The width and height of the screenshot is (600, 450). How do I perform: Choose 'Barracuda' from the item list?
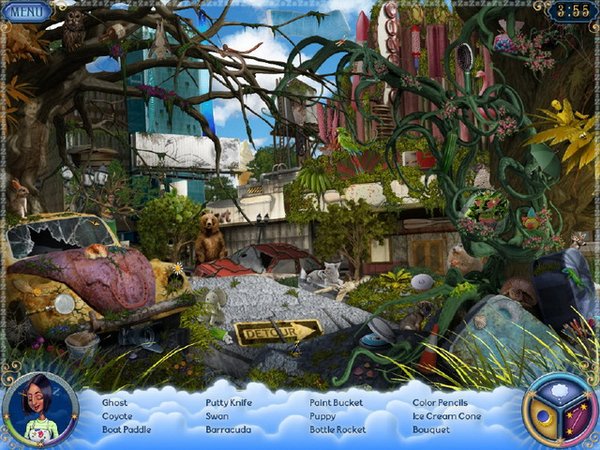pos(228,430)
